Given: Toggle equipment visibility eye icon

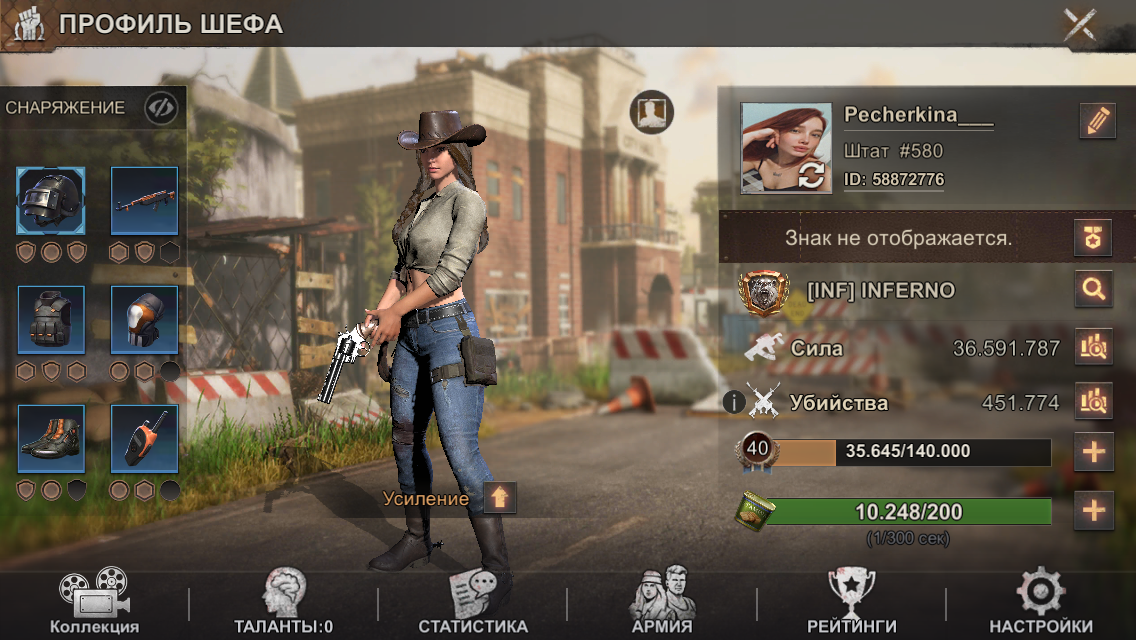Looking at the screenshot, I should click(160, 108).
